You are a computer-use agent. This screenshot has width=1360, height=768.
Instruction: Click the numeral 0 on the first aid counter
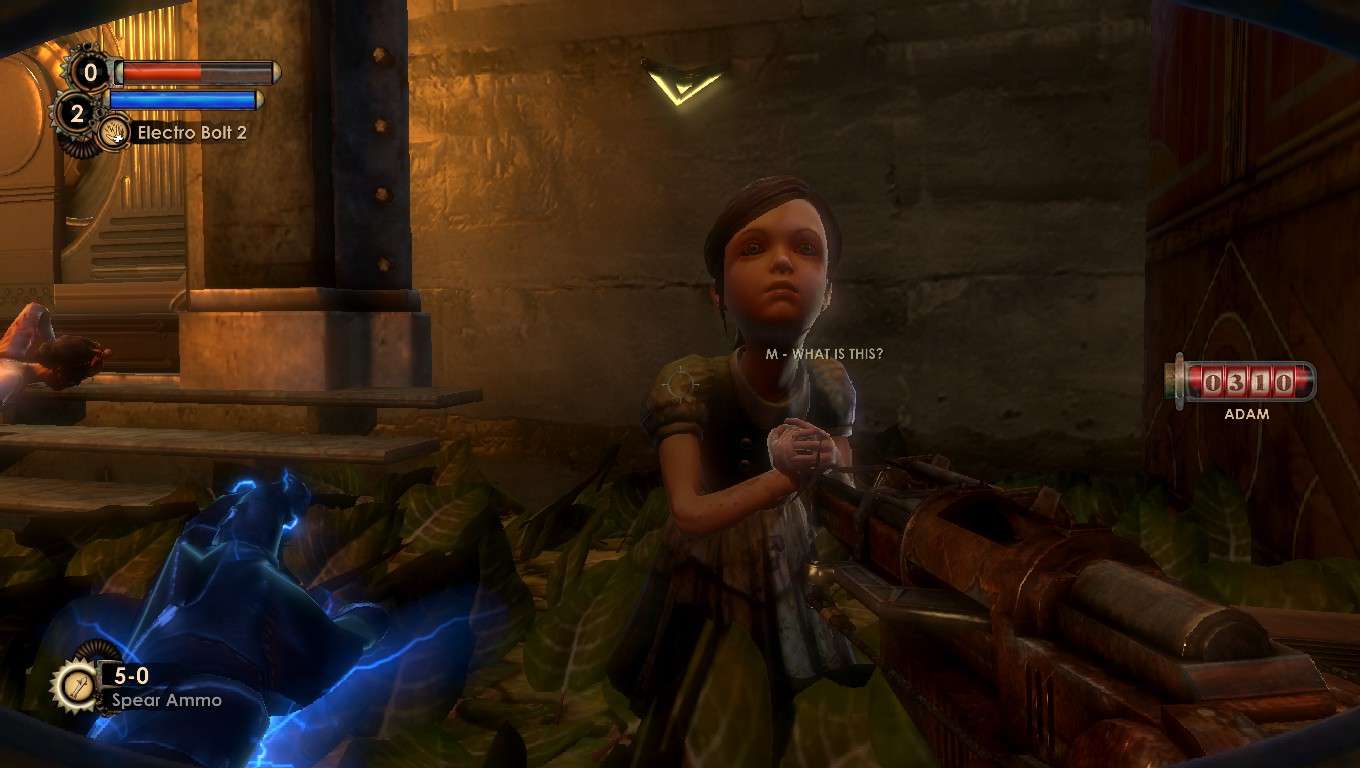coord(91,71)
